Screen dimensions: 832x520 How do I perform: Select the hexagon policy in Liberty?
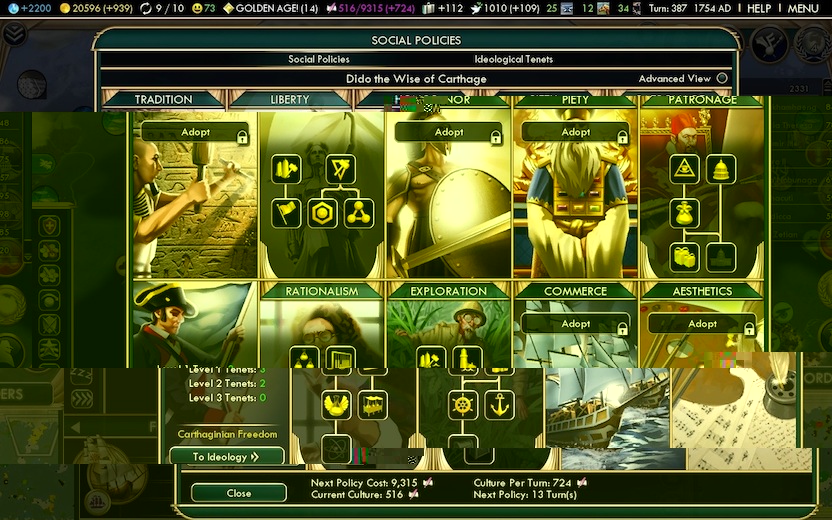tap(322, 213)
